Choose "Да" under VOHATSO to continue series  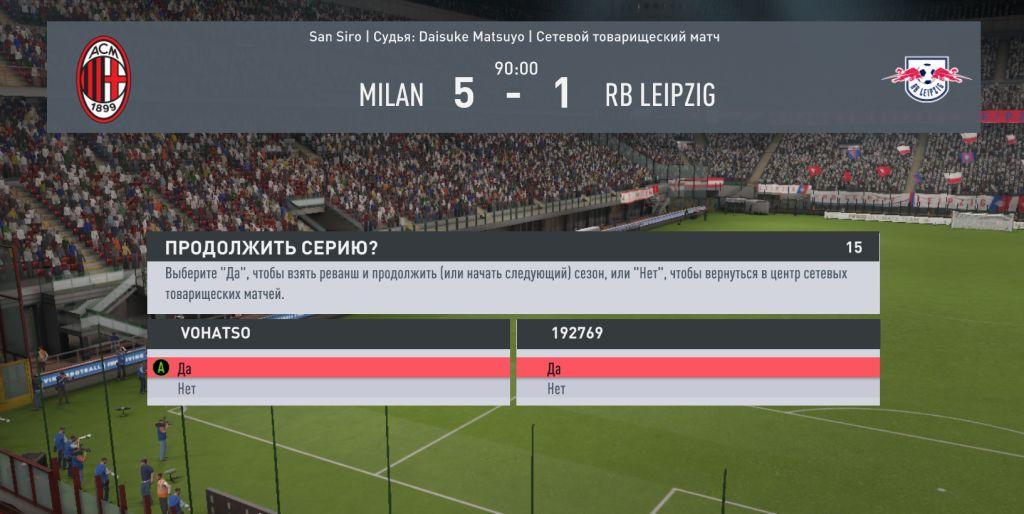328,368
